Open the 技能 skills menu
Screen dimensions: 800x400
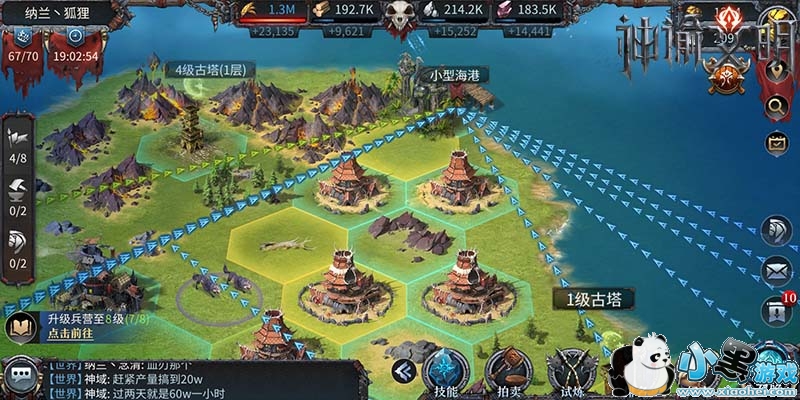[x=446, y=376]
